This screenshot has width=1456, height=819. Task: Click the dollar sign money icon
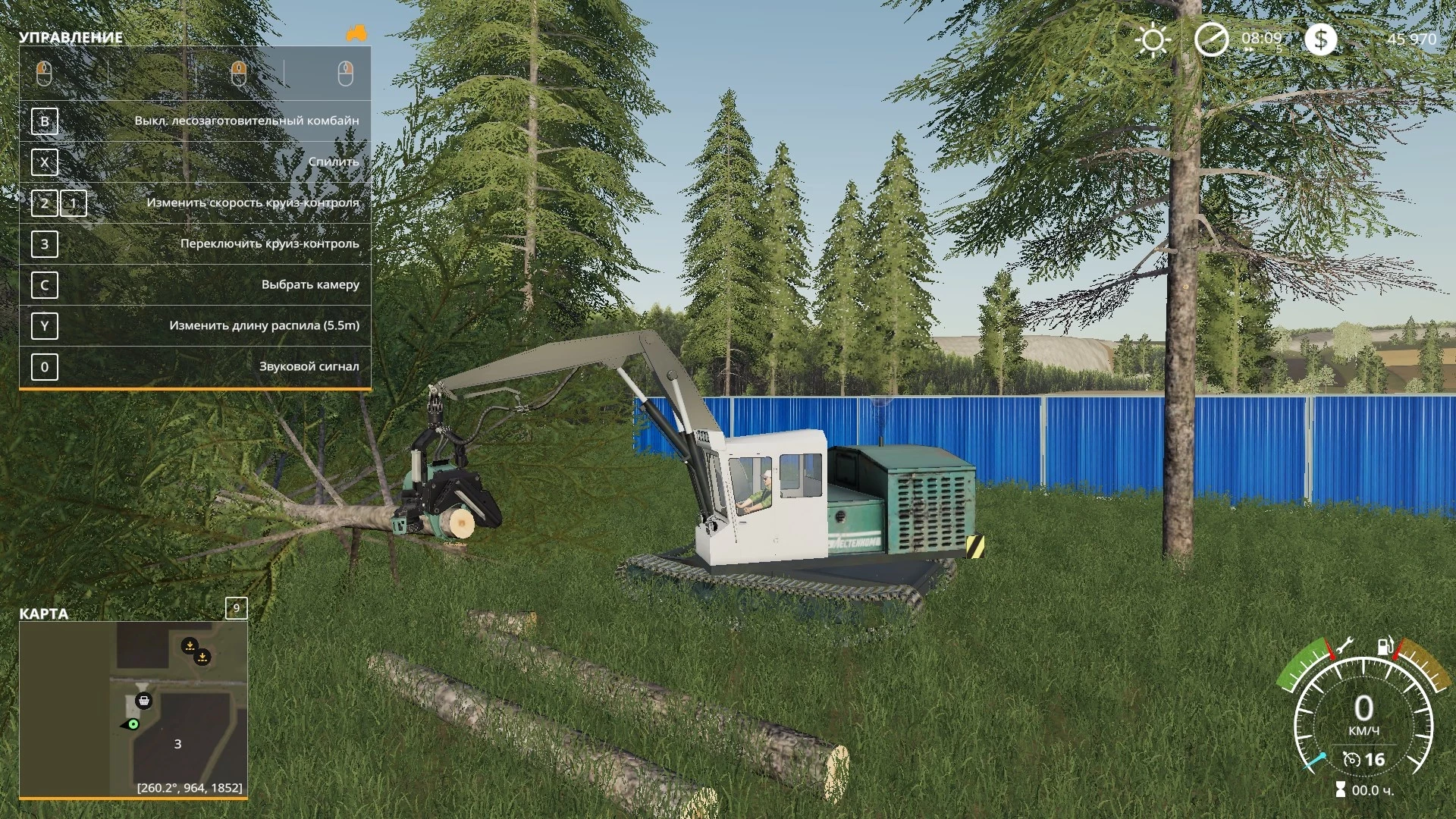1322,39
